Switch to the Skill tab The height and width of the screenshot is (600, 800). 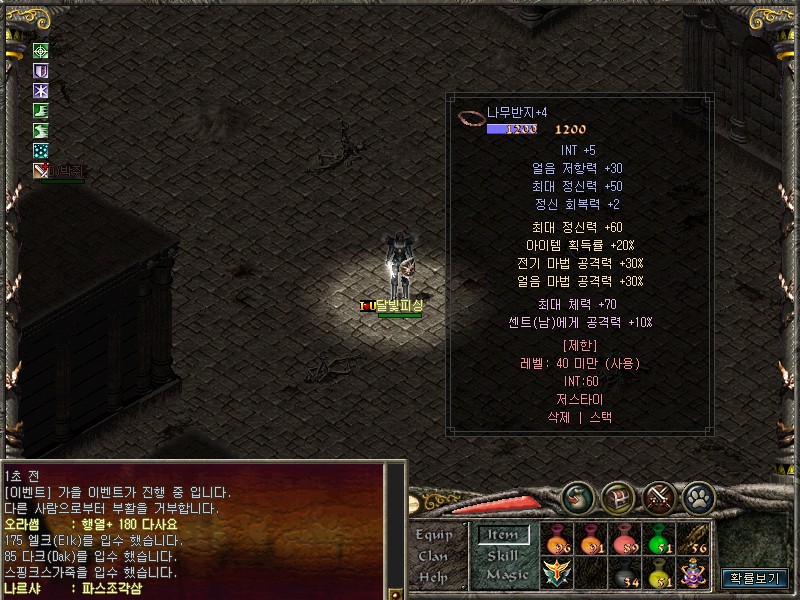504,555
